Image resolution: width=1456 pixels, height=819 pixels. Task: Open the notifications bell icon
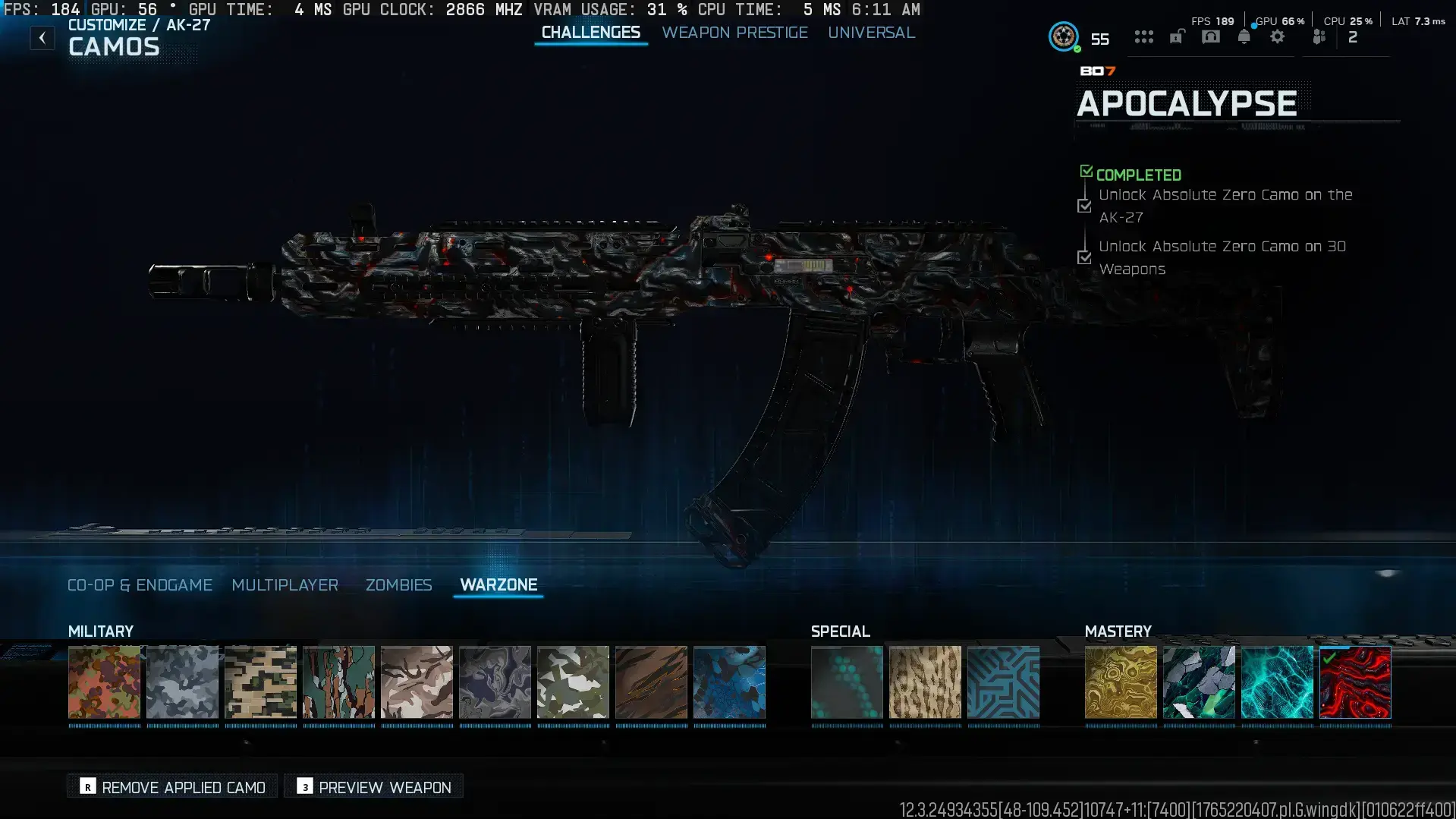[1244, 36]
